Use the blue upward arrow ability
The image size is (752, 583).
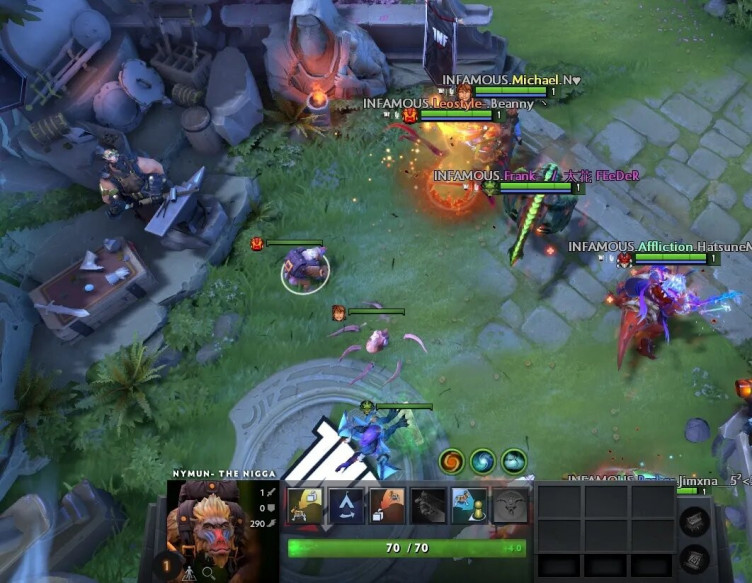coord(345,507)
